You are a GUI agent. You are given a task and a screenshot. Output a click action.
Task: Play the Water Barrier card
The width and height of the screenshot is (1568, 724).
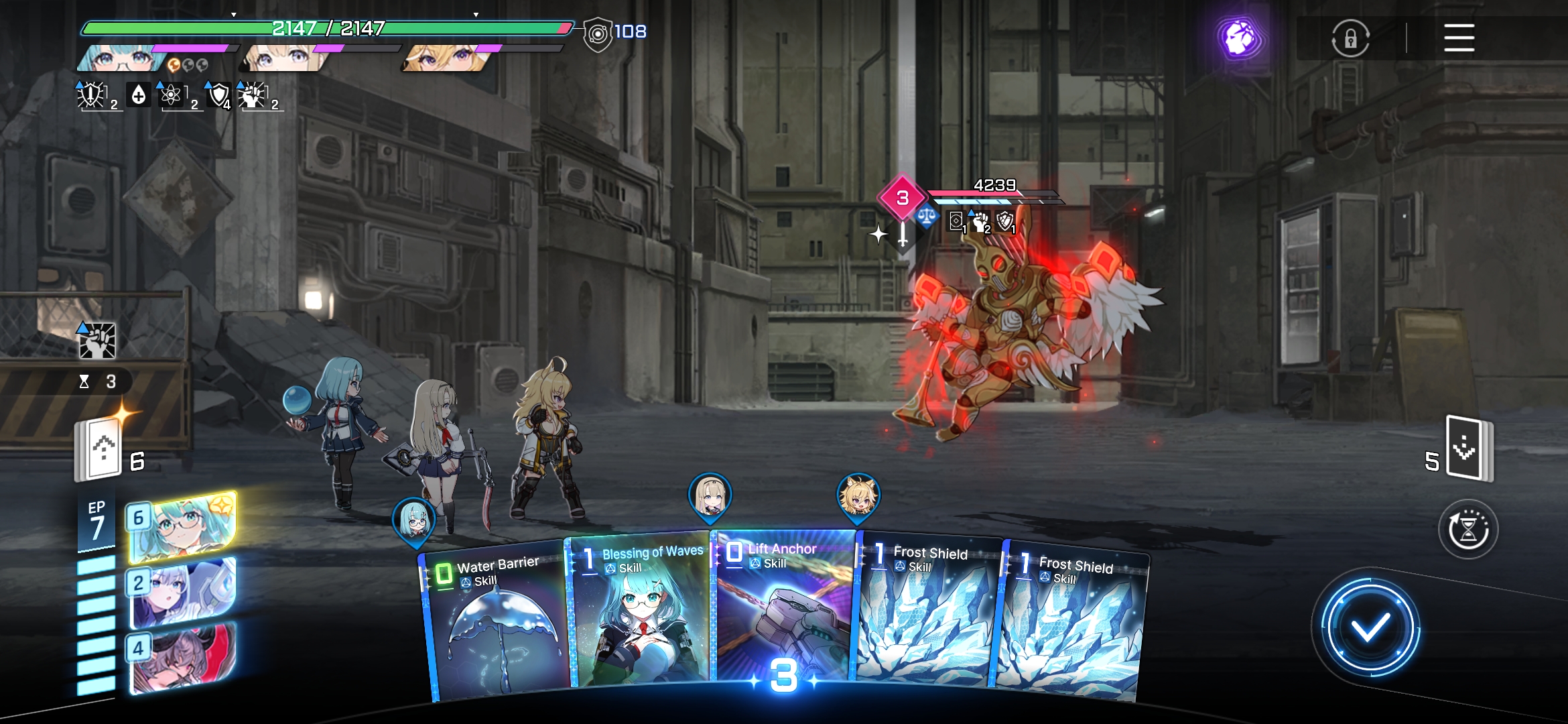pyautogui.click(x=496, y=623)
